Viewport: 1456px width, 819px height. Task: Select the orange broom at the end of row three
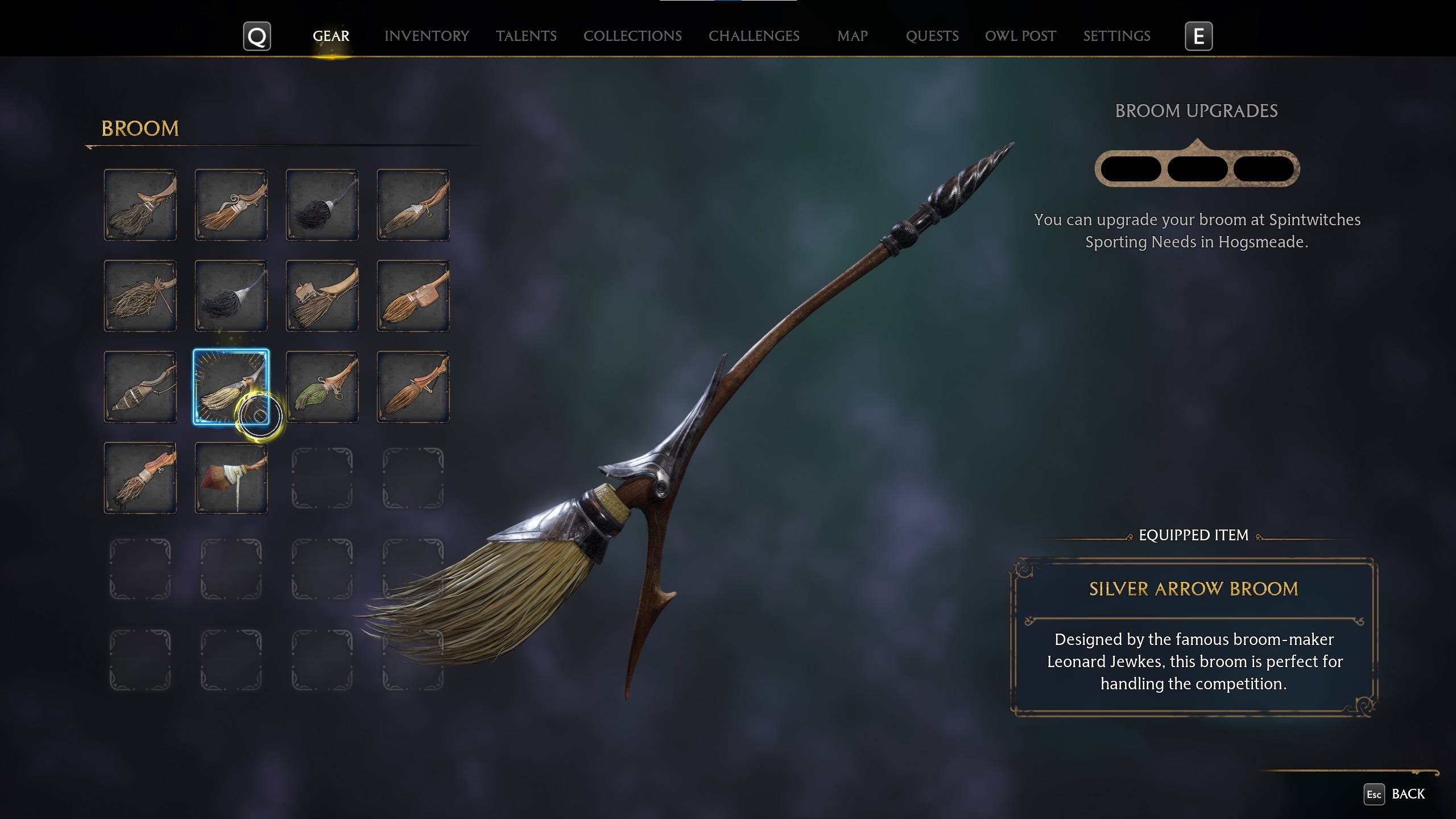412,388
